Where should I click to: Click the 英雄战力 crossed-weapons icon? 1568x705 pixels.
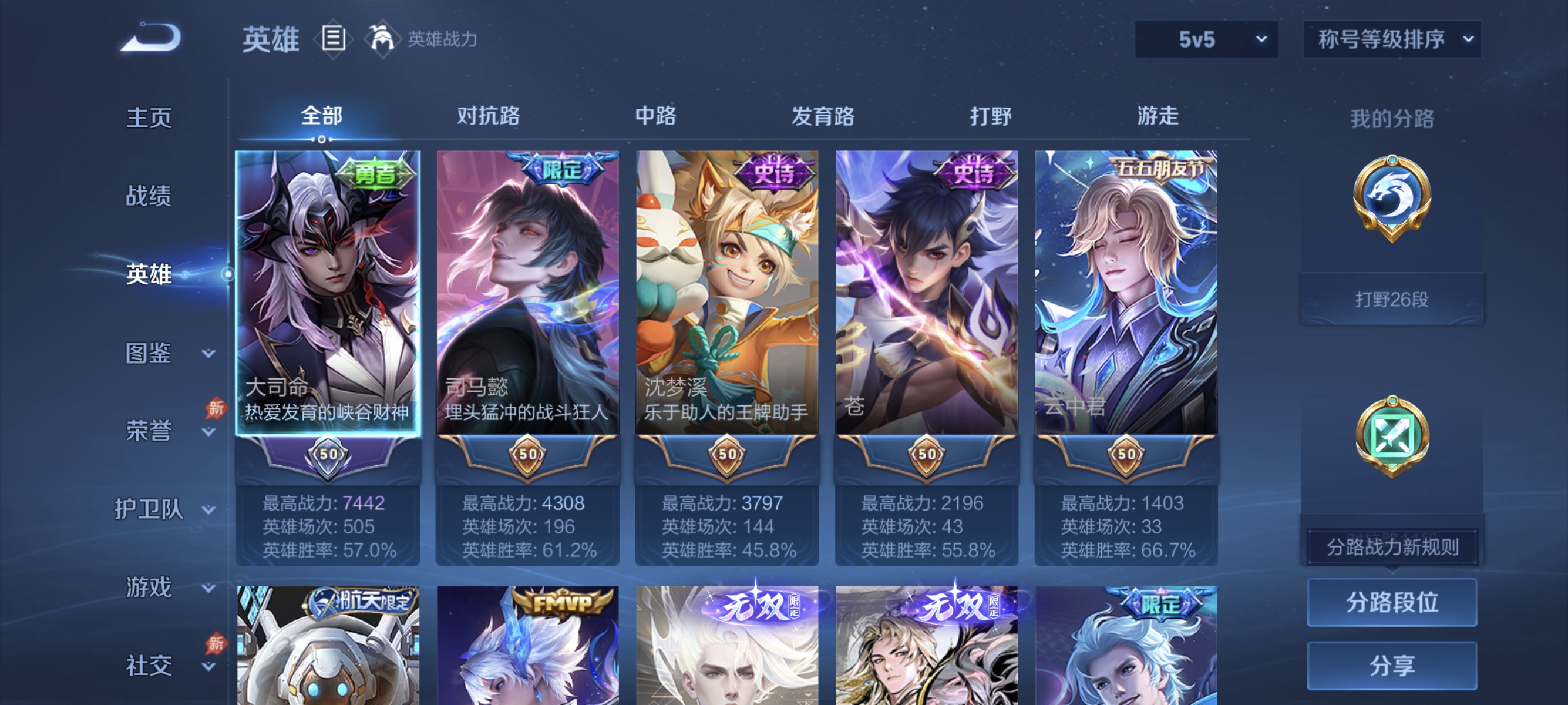pos(382,38)
